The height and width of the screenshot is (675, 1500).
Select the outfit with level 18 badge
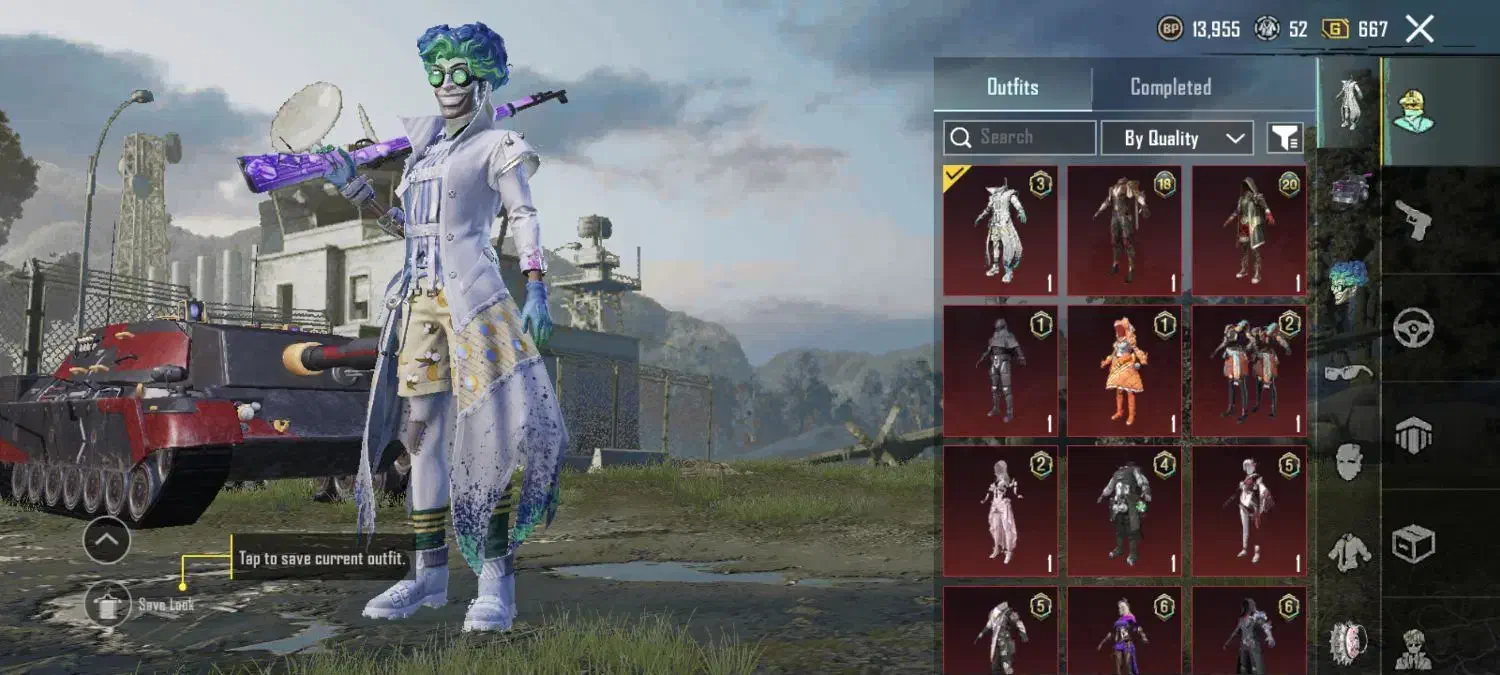(x=1124, y=231)
